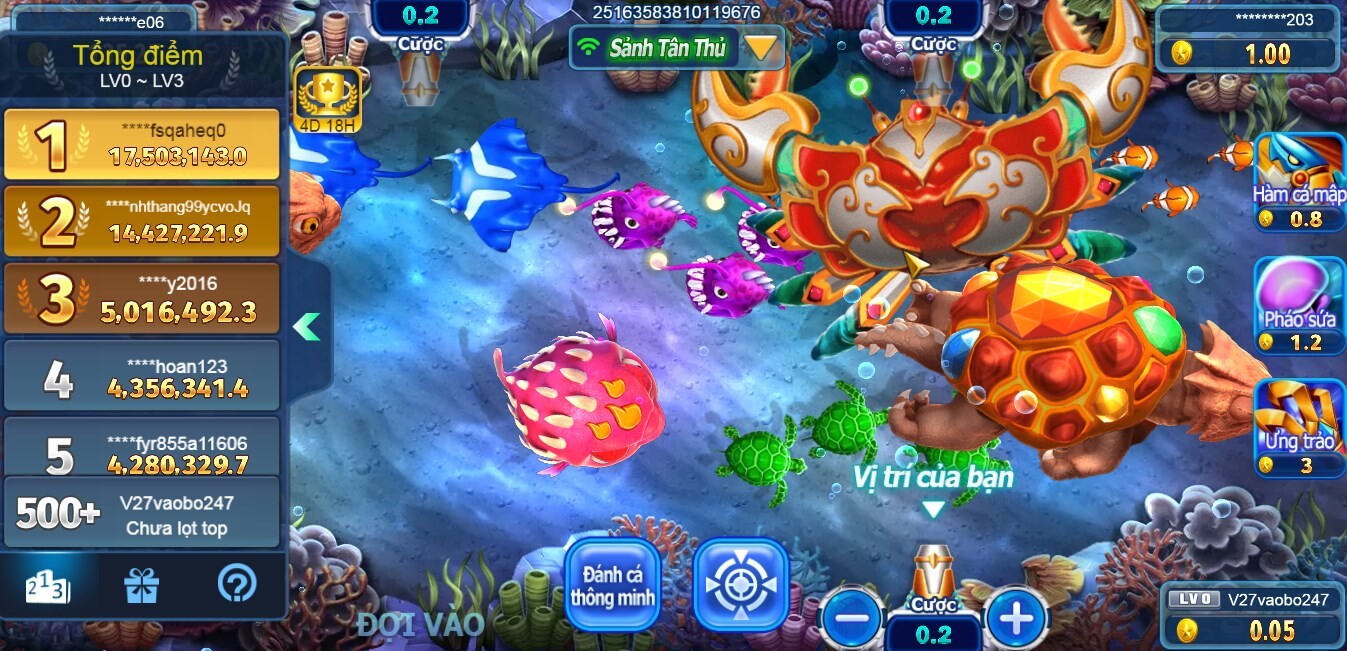Increase the bet with the plus button
This screenshot has height=651, width=1347.
coord(1016,618)
